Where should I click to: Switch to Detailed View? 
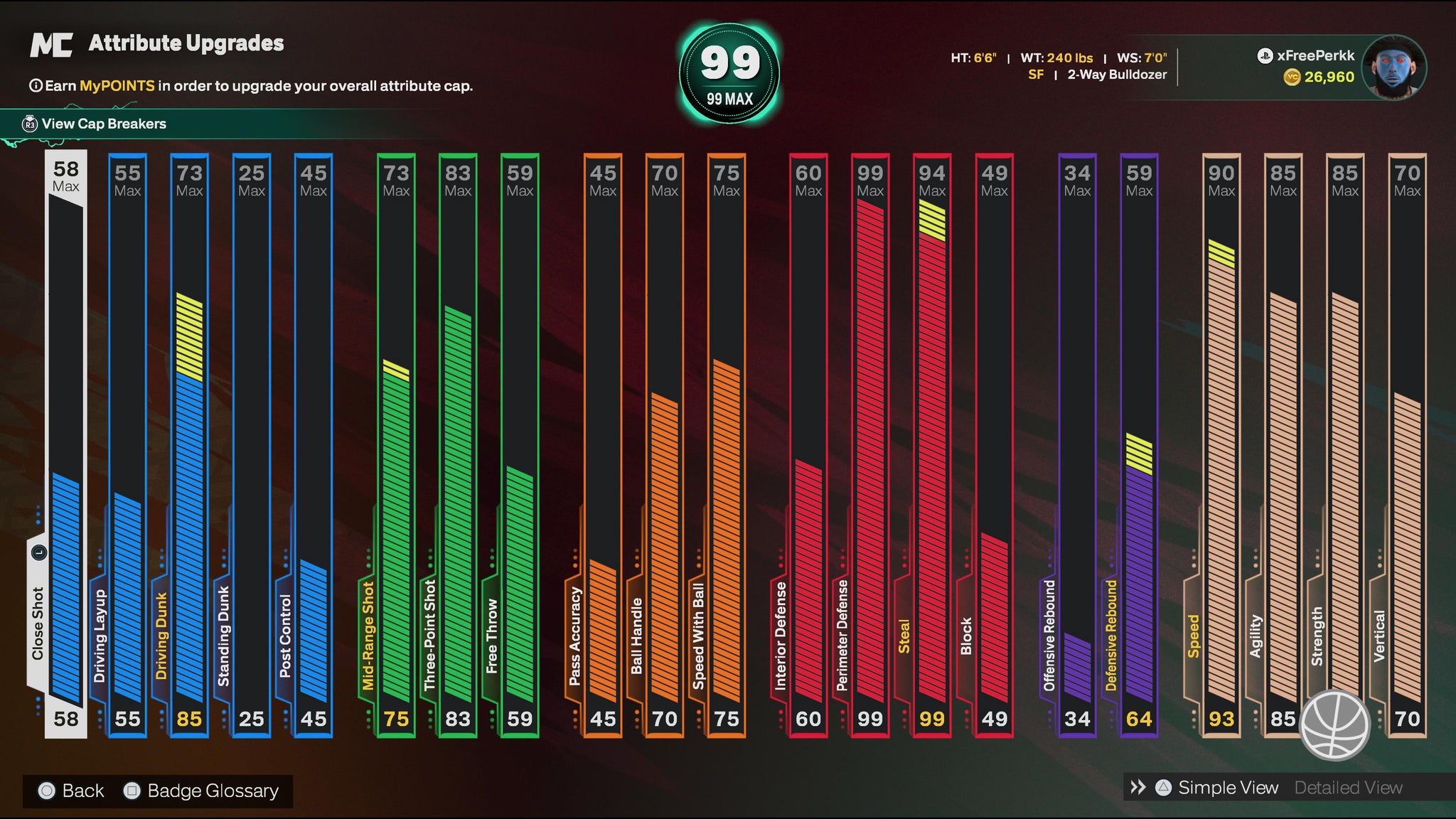click(x=1348, y=788)
